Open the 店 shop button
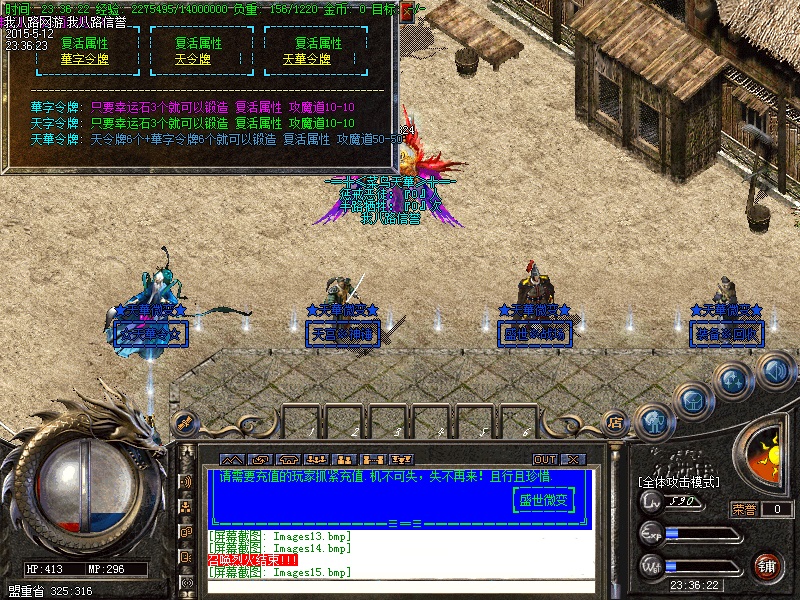The height and width of the screenshot is (600, 800). (616, 422)
